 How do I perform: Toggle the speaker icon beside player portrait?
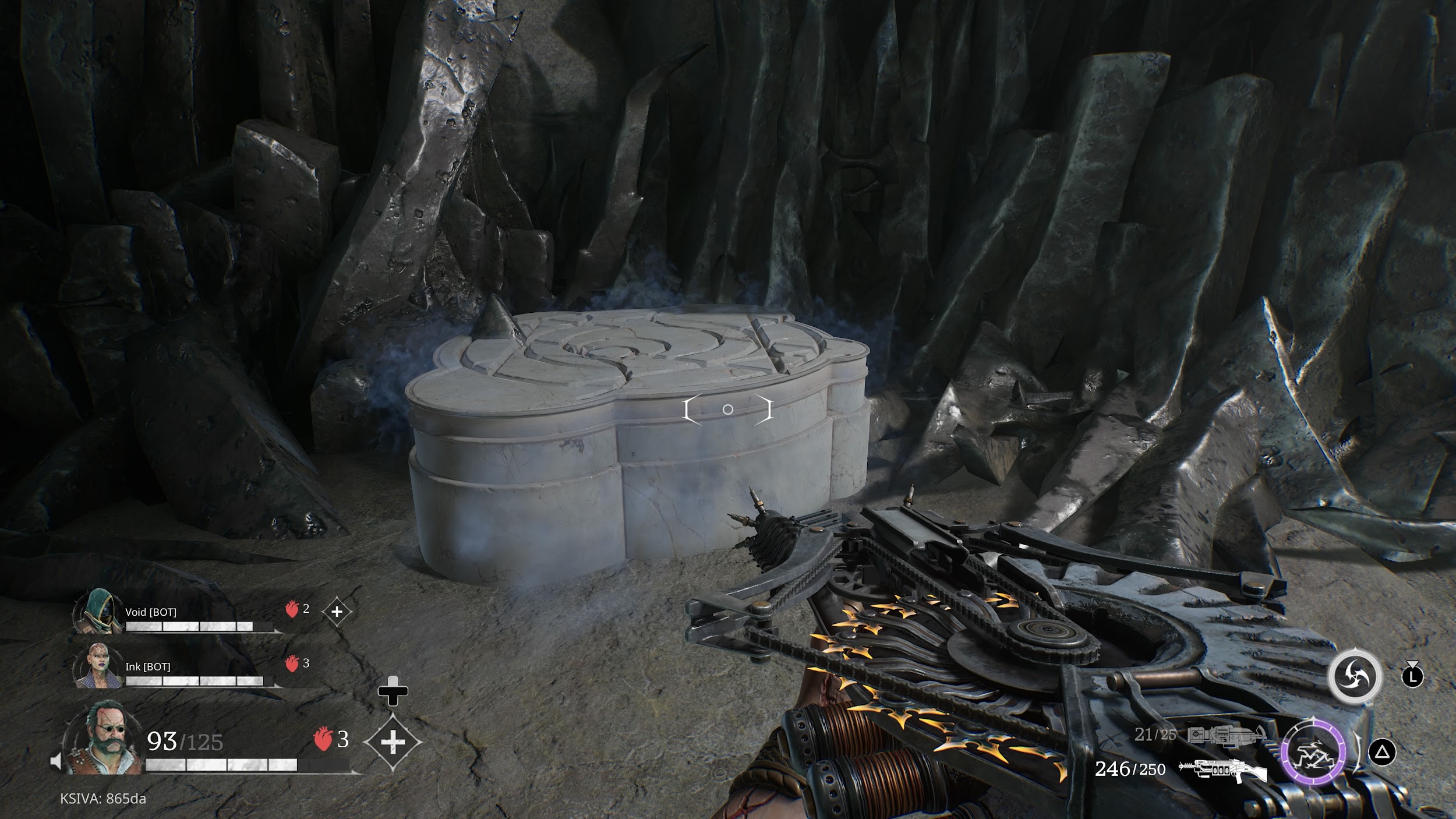56,761
